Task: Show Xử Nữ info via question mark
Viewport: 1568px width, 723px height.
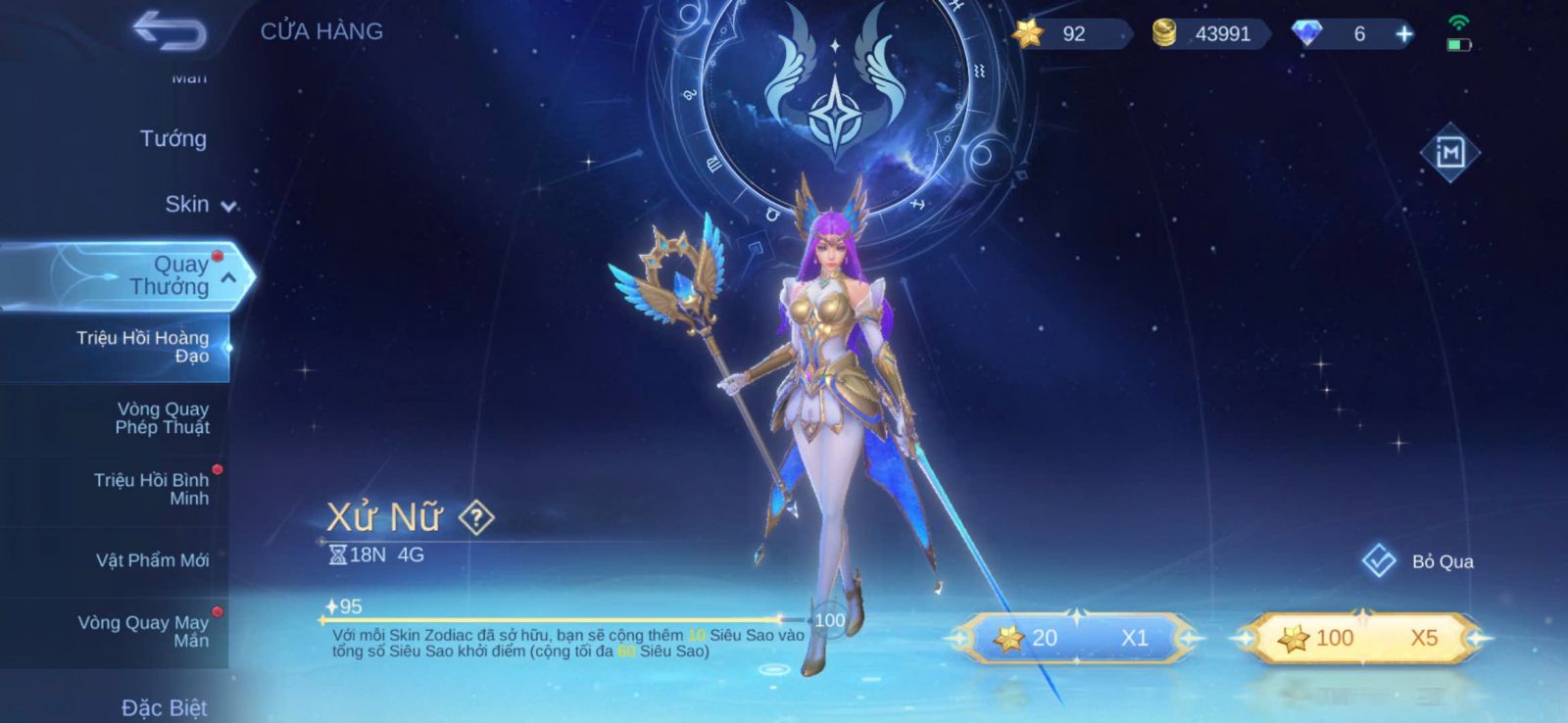Action: [x=476, y=517]
